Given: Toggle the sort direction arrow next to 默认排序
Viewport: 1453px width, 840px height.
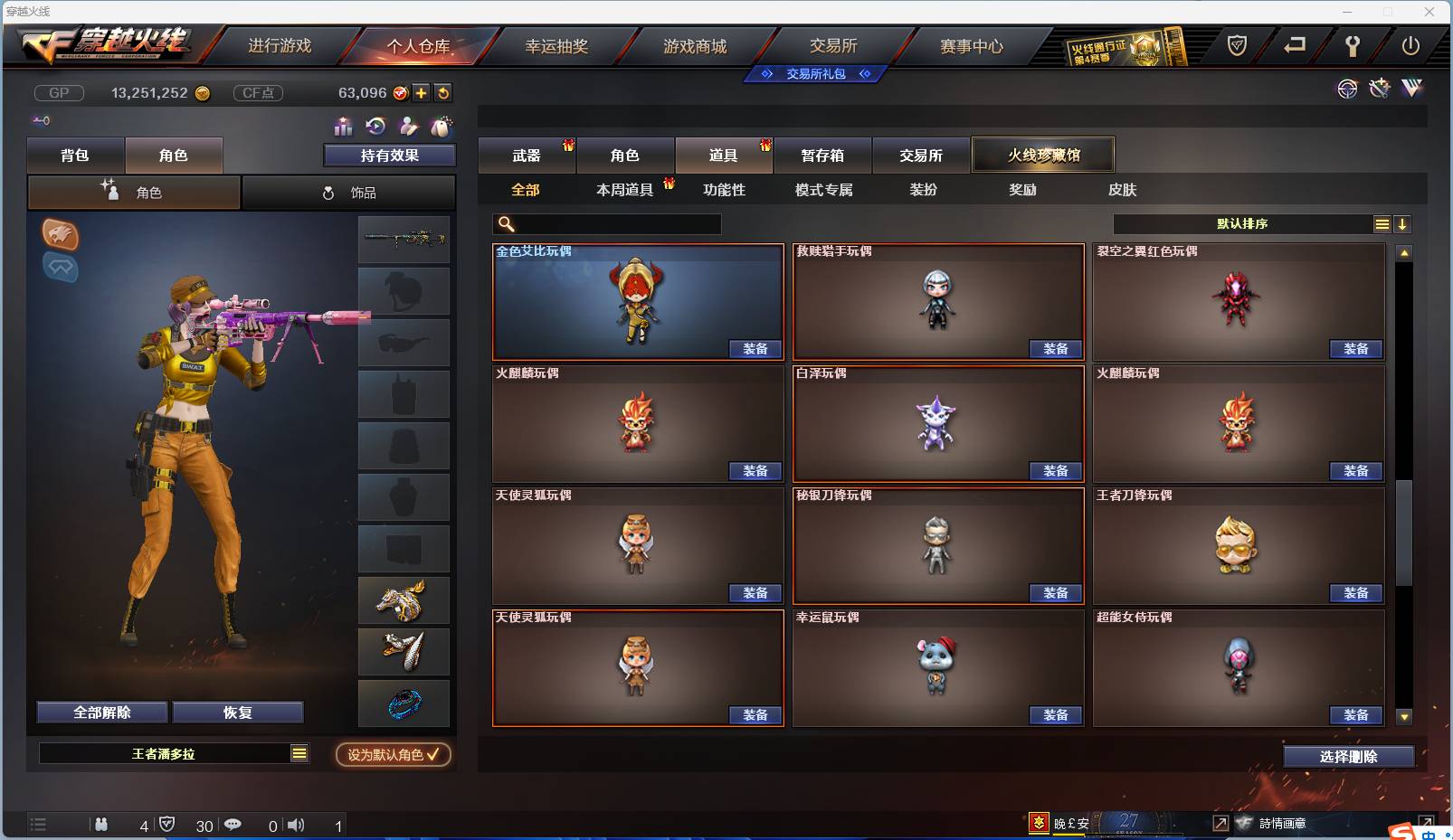Looking at the screenshot, I should (x=1403, y=223).
